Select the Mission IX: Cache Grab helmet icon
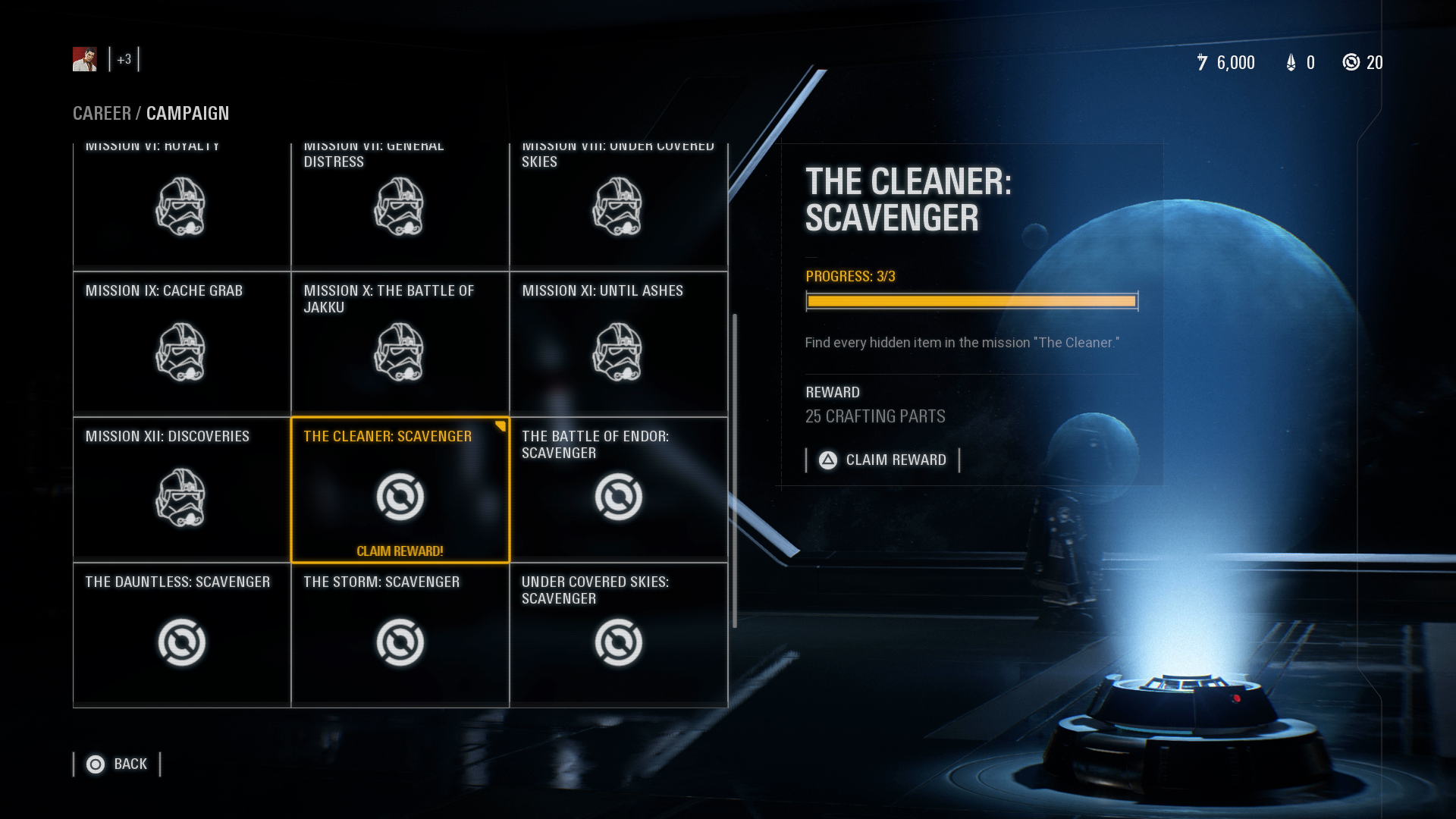The height and width of the screenshot is (819, 1456). point(182,350)
